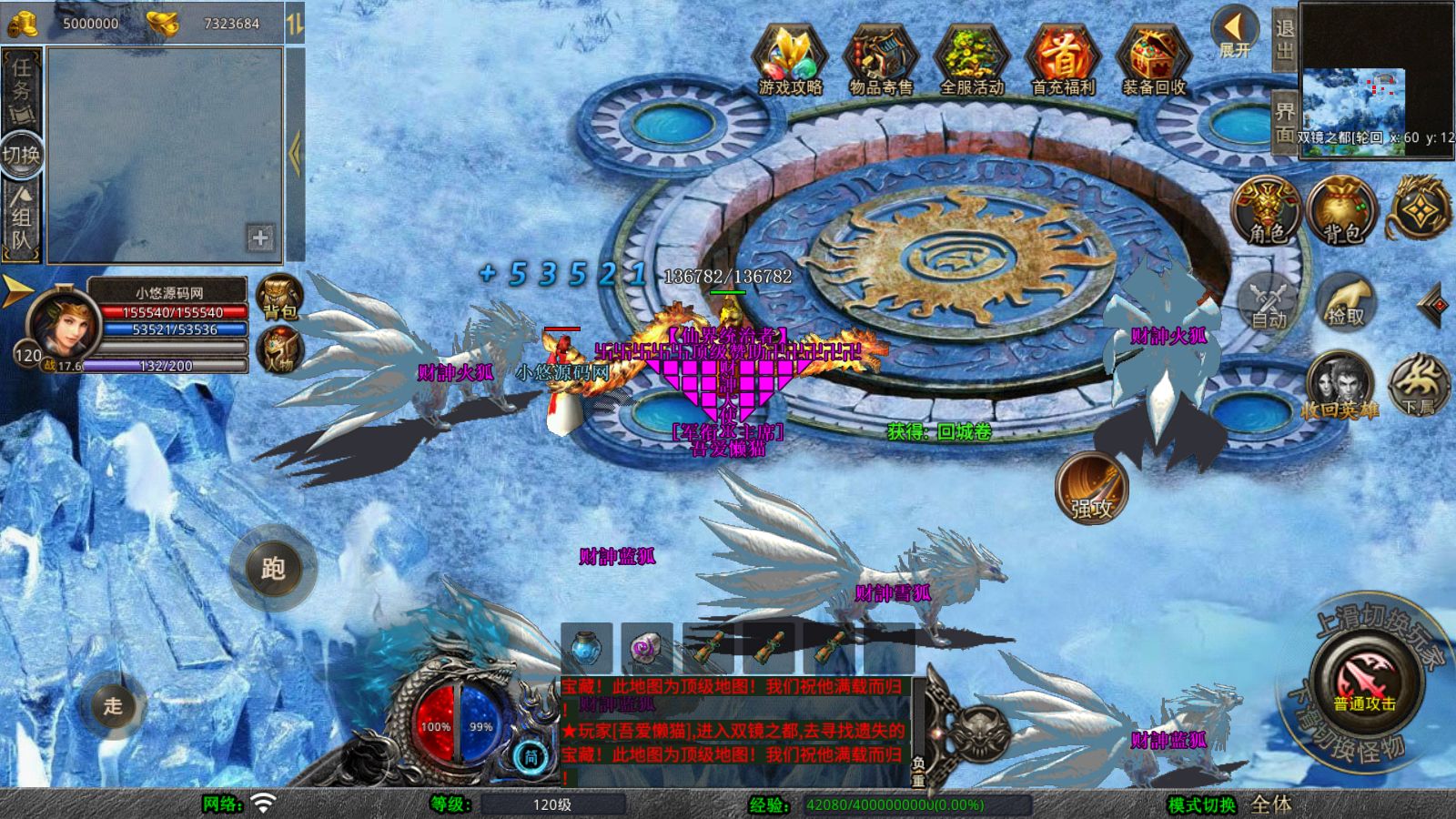Open the 背包 bag by the minimap
This screenshot has height=819, width=1456.
pos(1341,211)
